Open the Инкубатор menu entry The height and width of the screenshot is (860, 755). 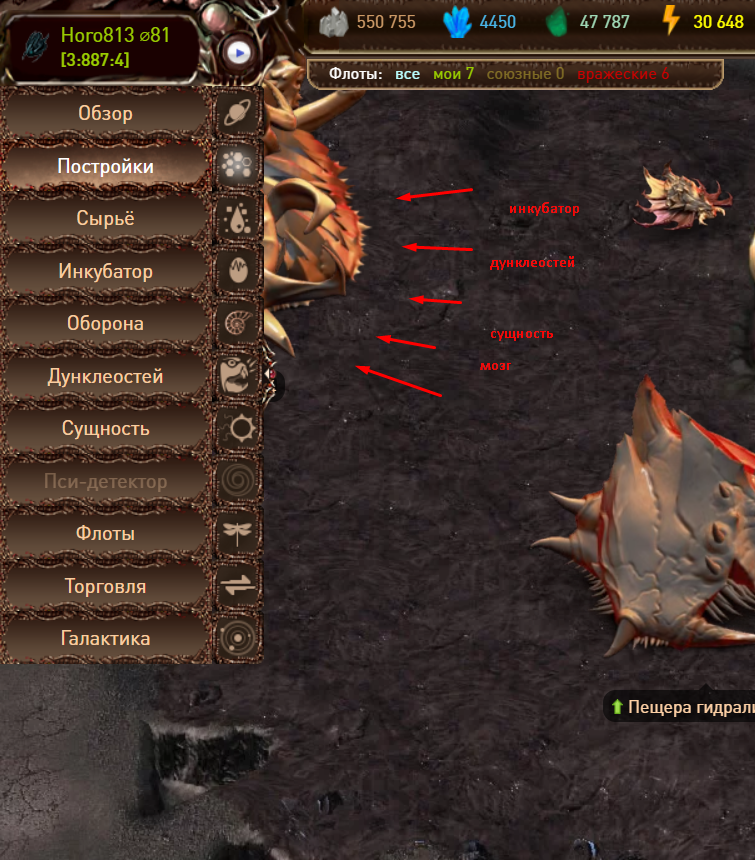[x=105, y=272]
